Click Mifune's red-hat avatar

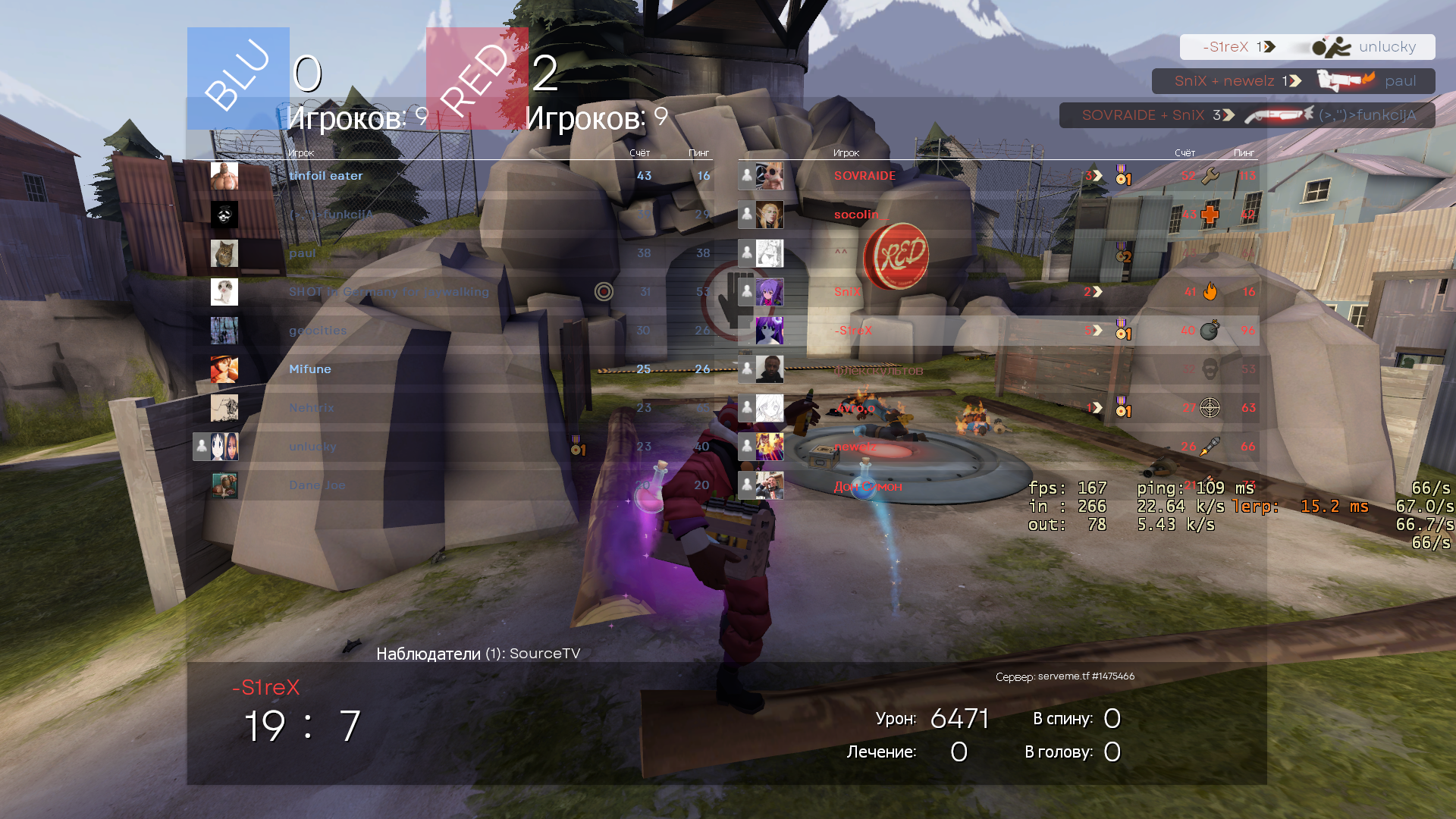[224, 369]
